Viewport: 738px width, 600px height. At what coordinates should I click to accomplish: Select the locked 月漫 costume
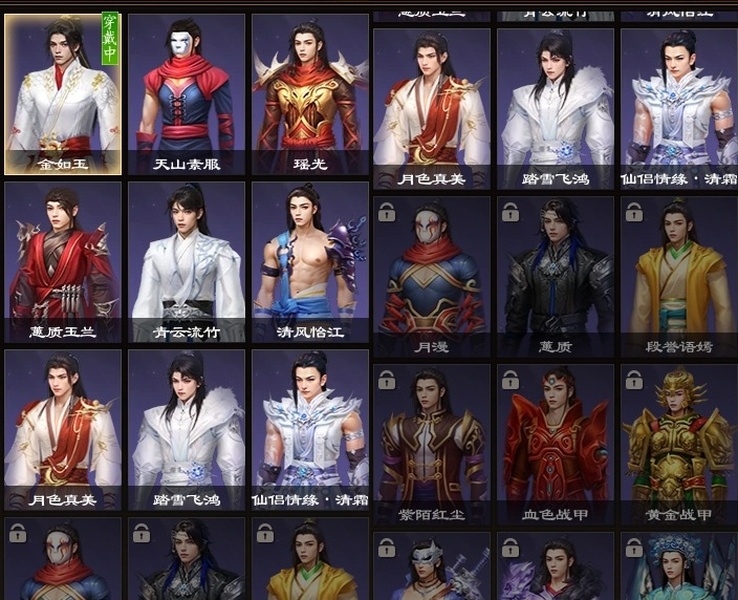(431, 276)
